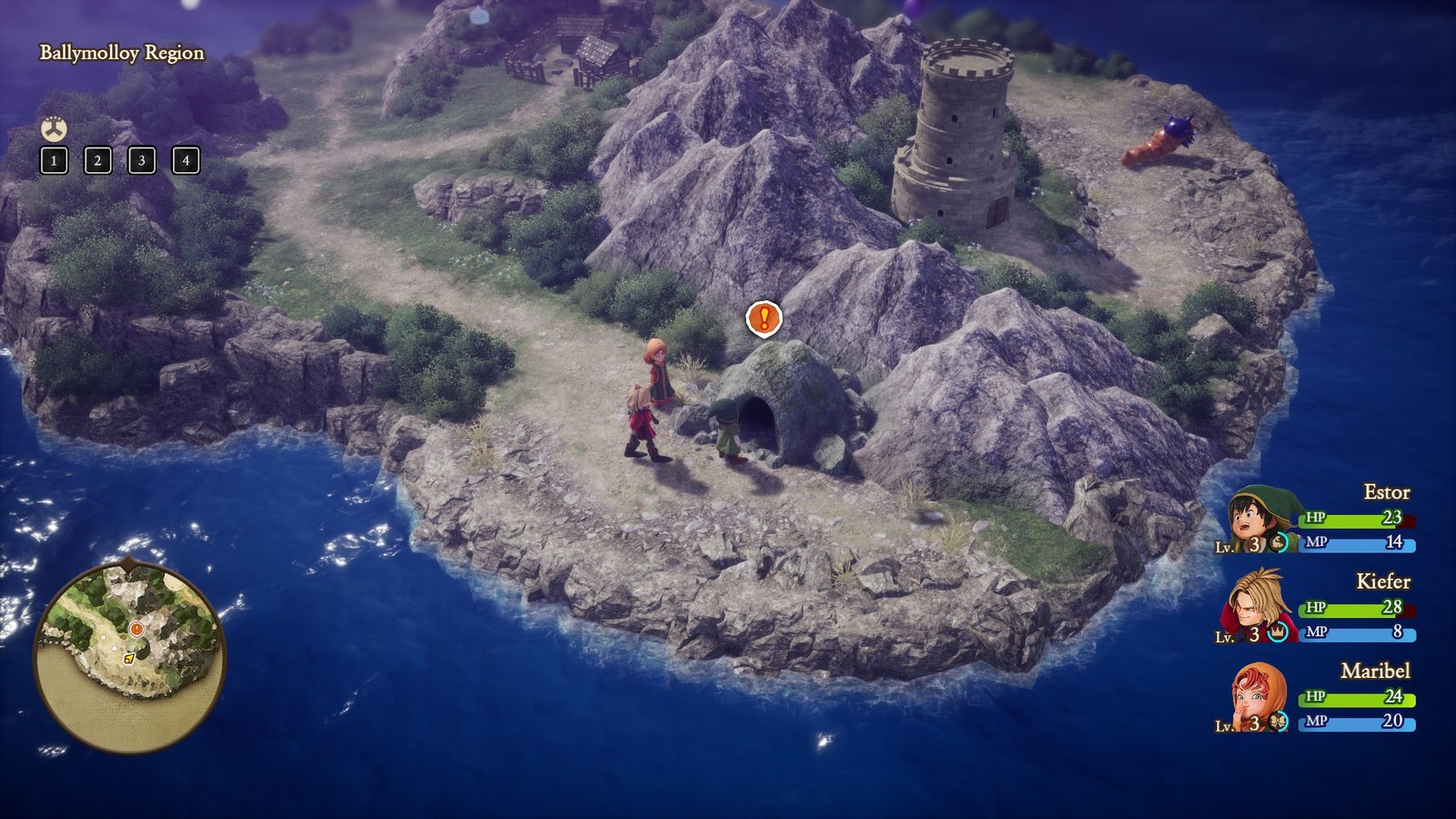Click the paw-print emblem above the numbered slots

coord(55,127)
